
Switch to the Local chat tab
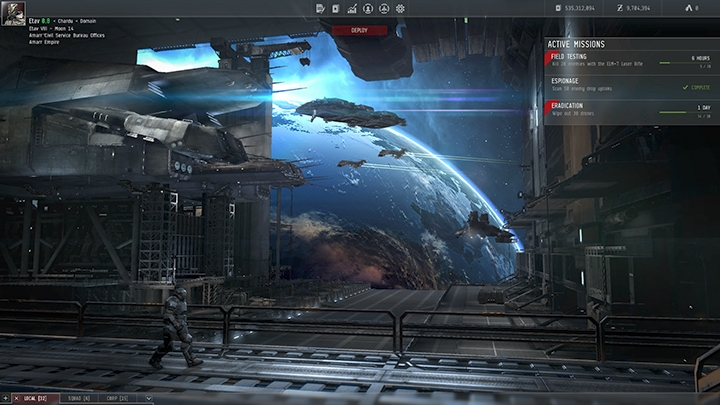[35, 398]
